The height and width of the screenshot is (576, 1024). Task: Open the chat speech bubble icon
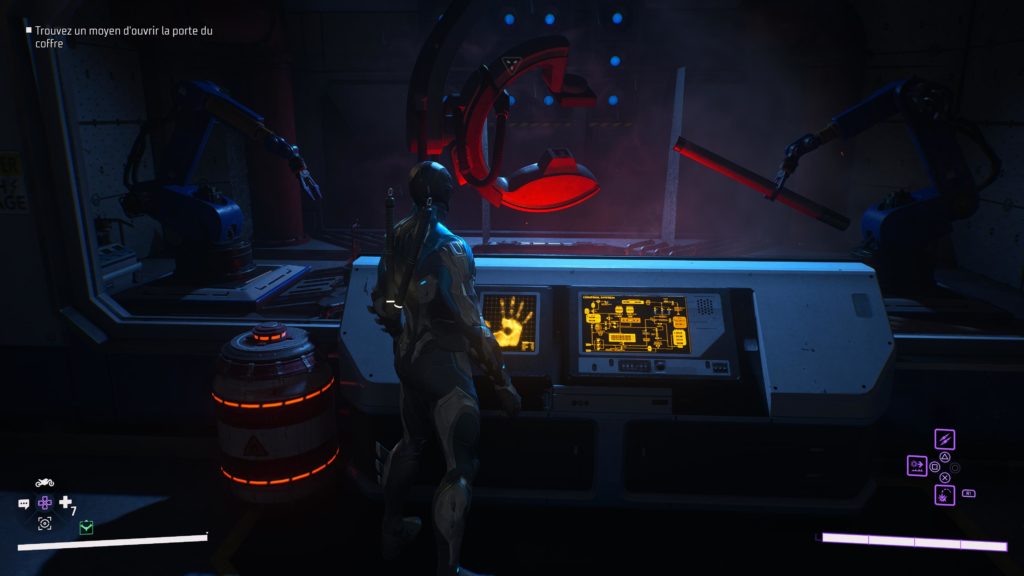24,504
